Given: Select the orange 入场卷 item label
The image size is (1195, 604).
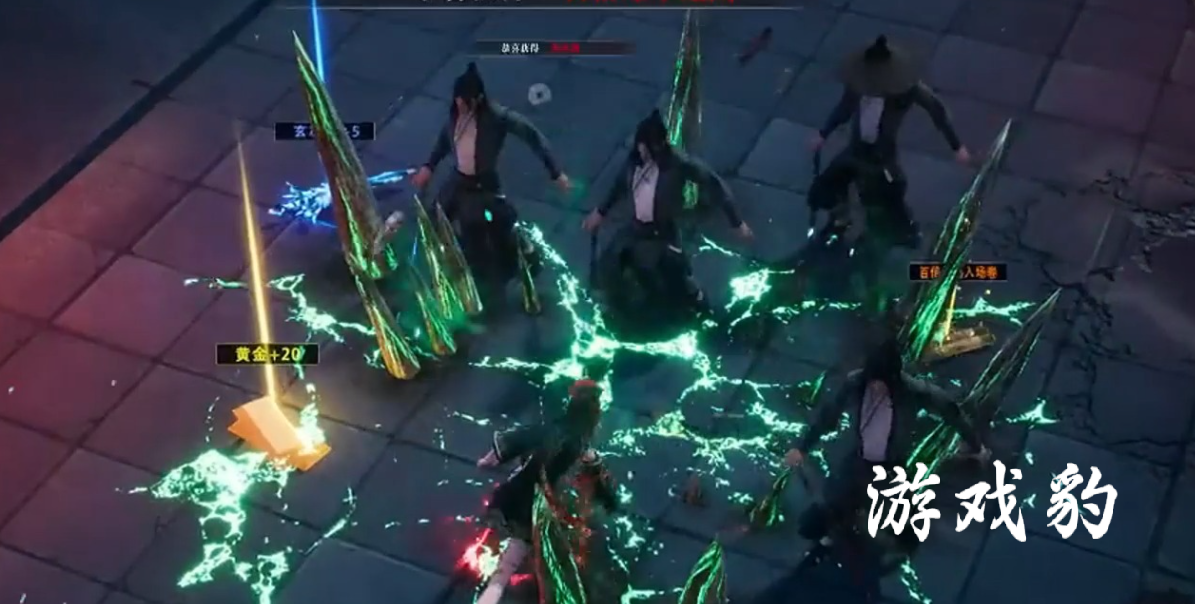Looking at the screenshot, I should coord(957,272).
